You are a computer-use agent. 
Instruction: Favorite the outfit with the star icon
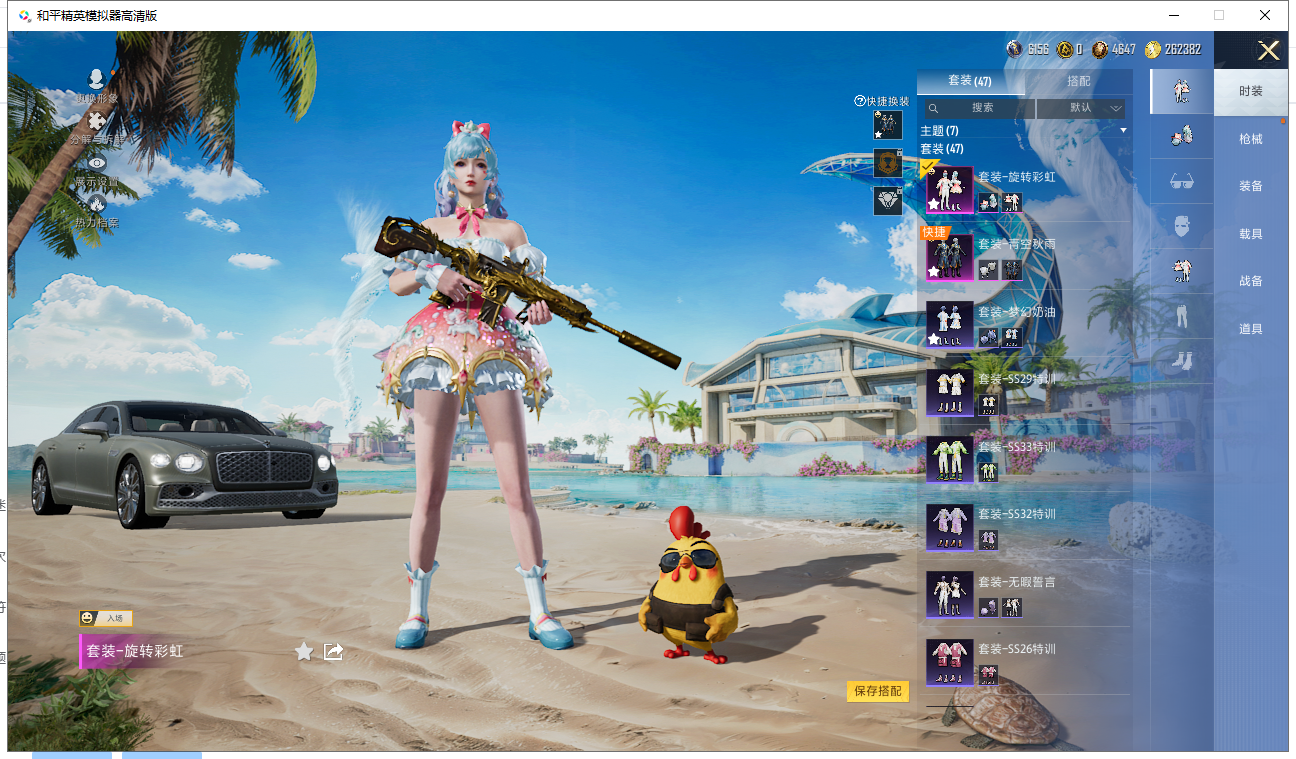304,652
